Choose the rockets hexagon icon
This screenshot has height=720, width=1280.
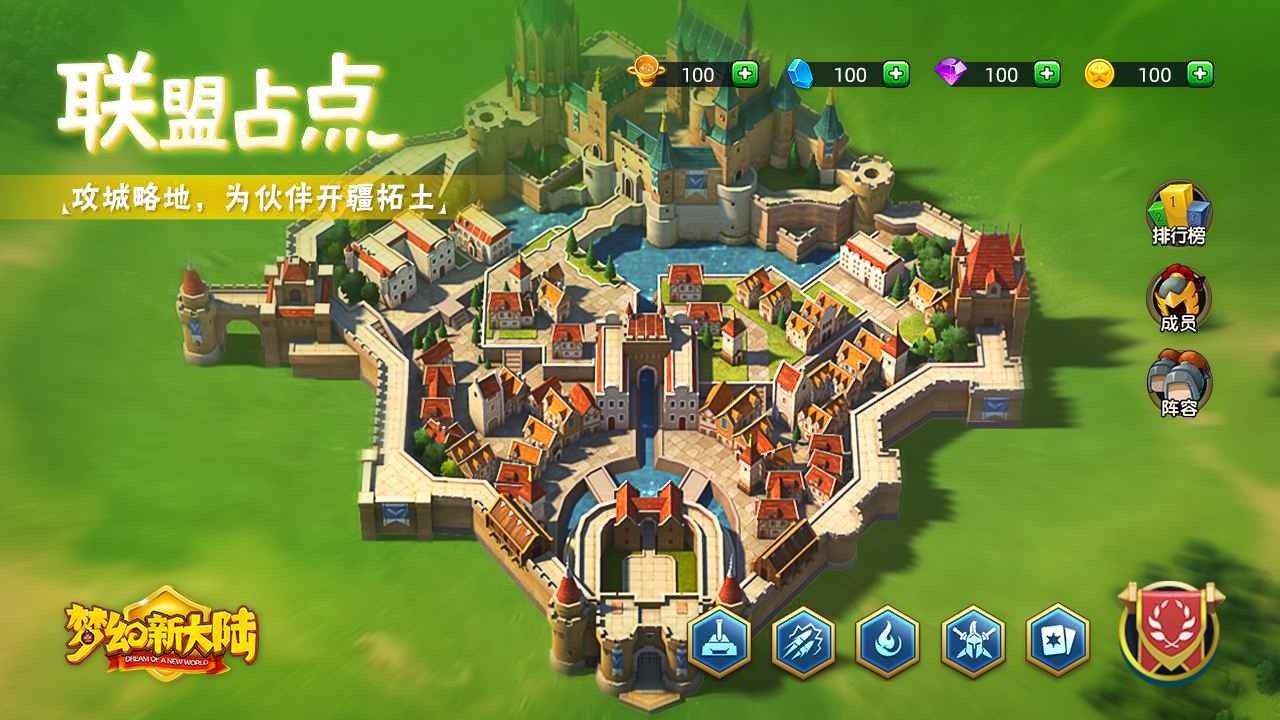click(804, 641)
